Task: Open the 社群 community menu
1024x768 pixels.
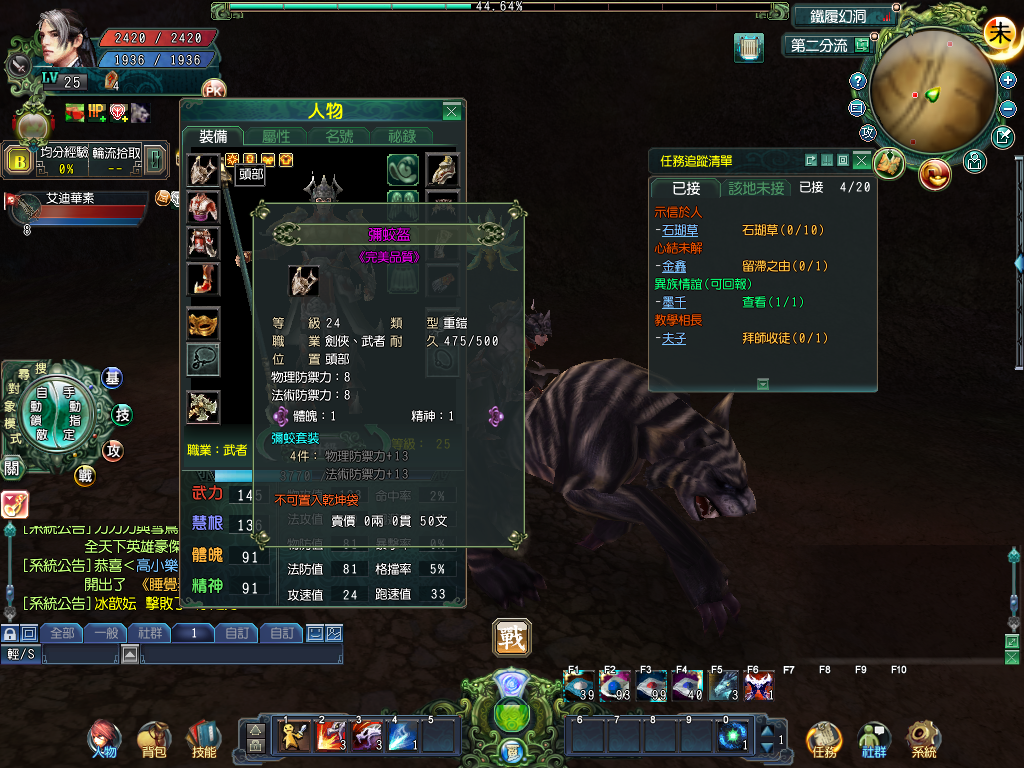Action: coord(874,739)
